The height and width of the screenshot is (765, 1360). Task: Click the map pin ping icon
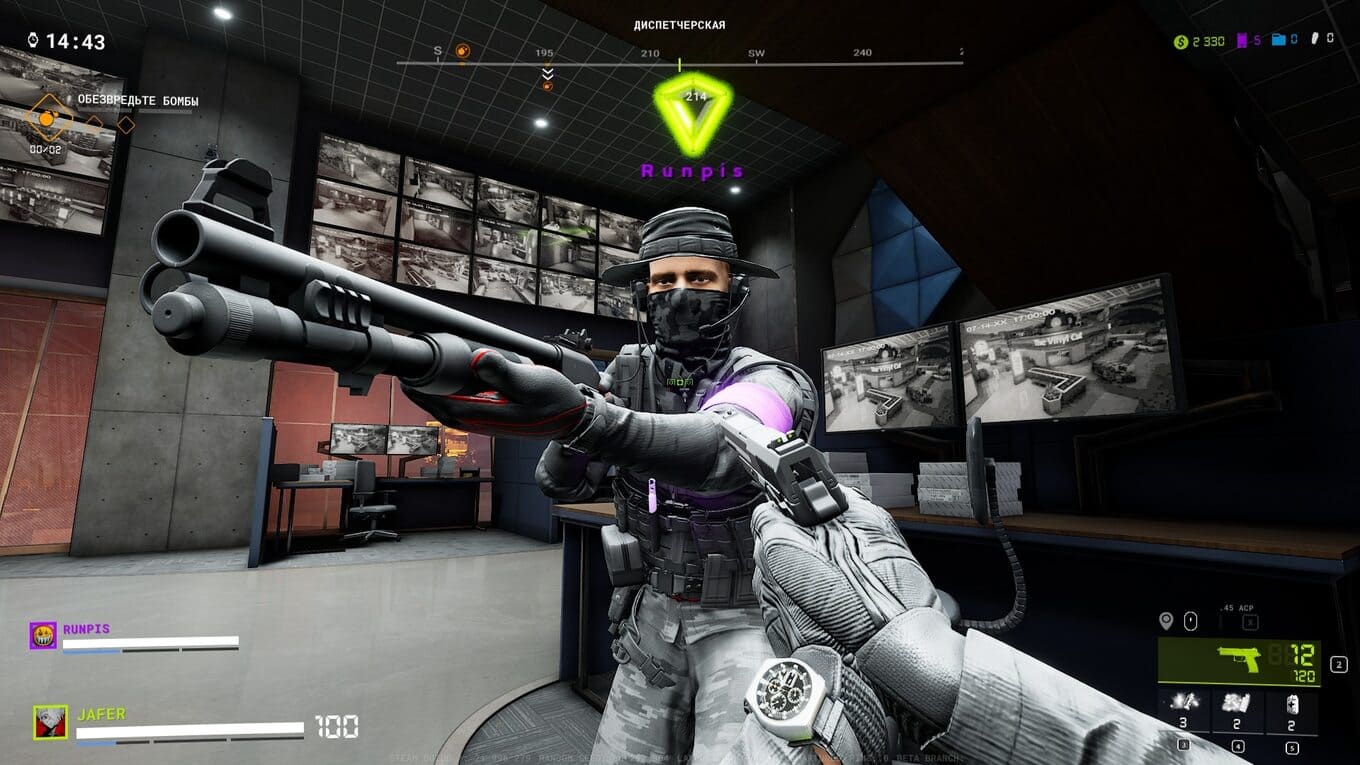(x=1165, y=621)
